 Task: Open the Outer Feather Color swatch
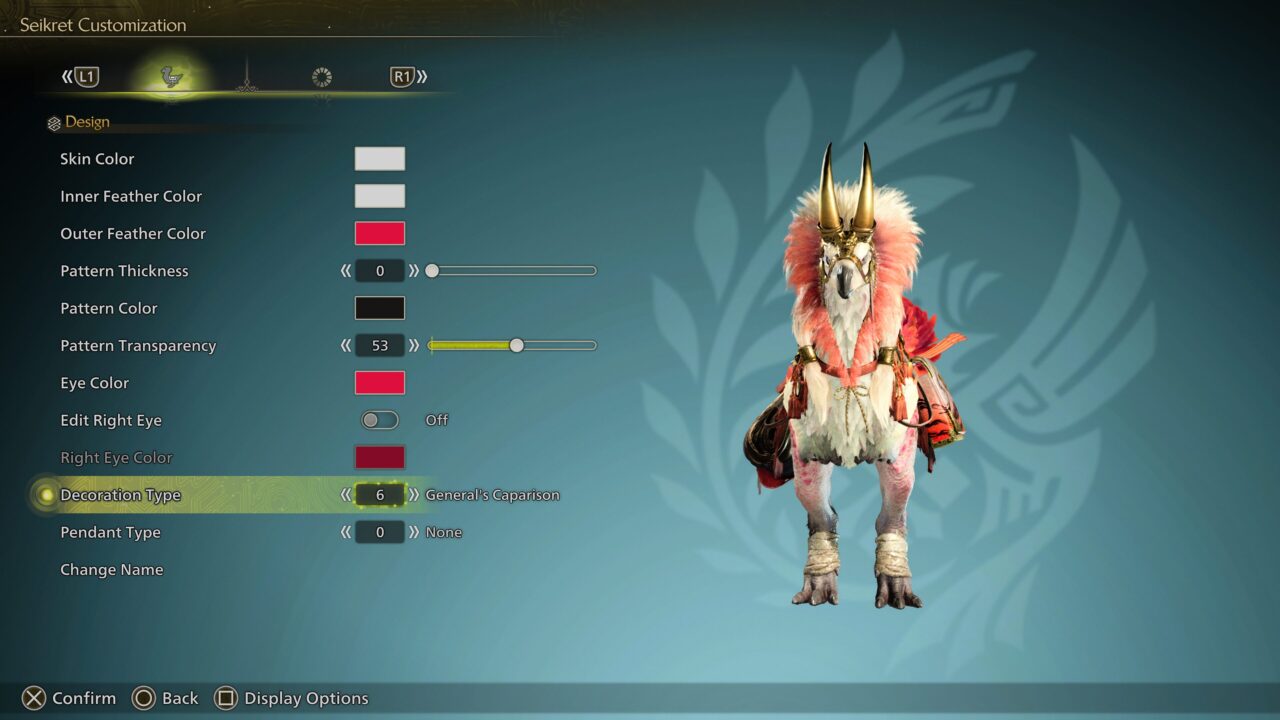point(379,233)
